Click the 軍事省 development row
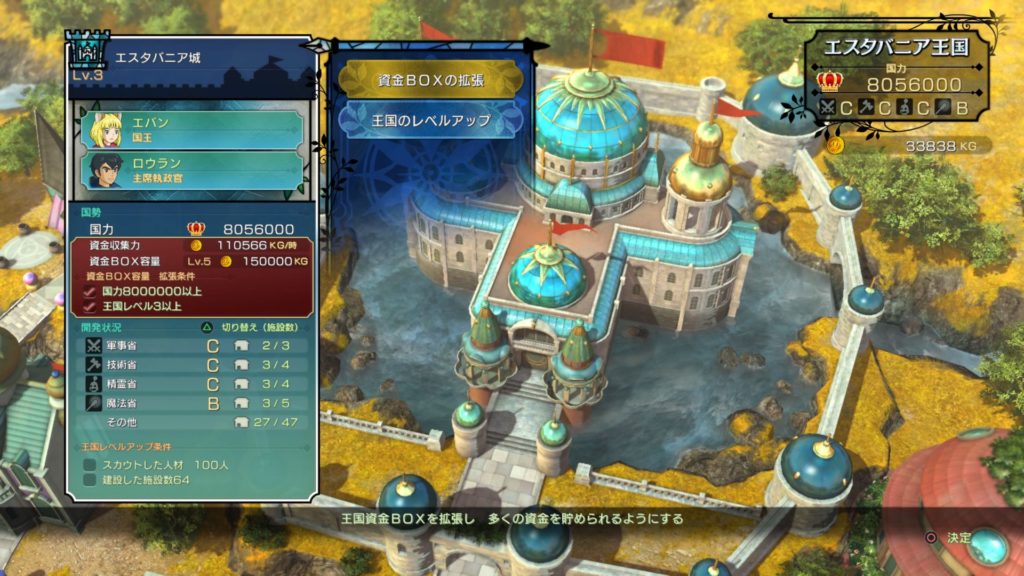This screenshot has width=1024, height=576. point(190,346)
